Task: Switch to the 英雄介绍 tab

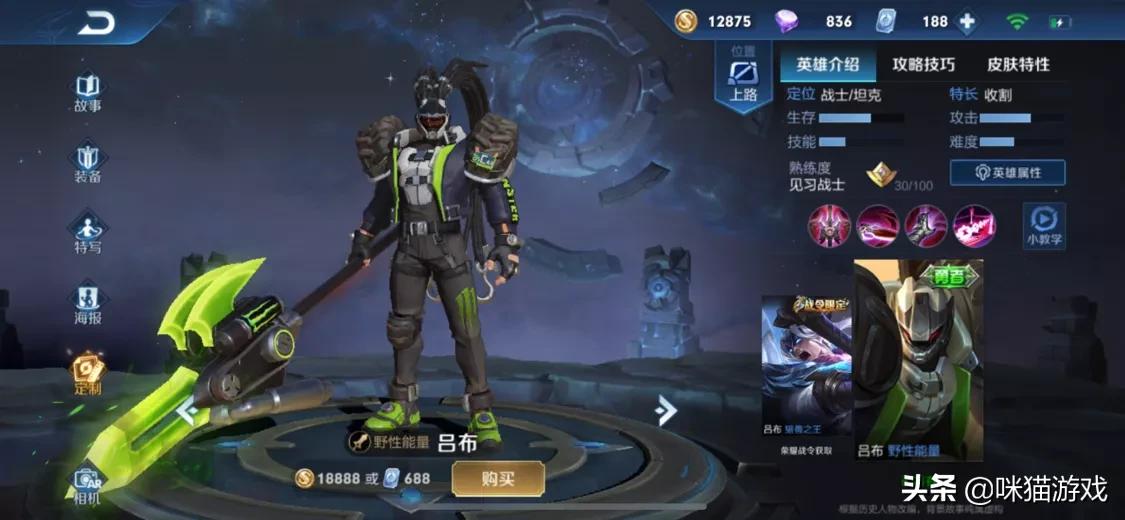Action: (827, 65)
